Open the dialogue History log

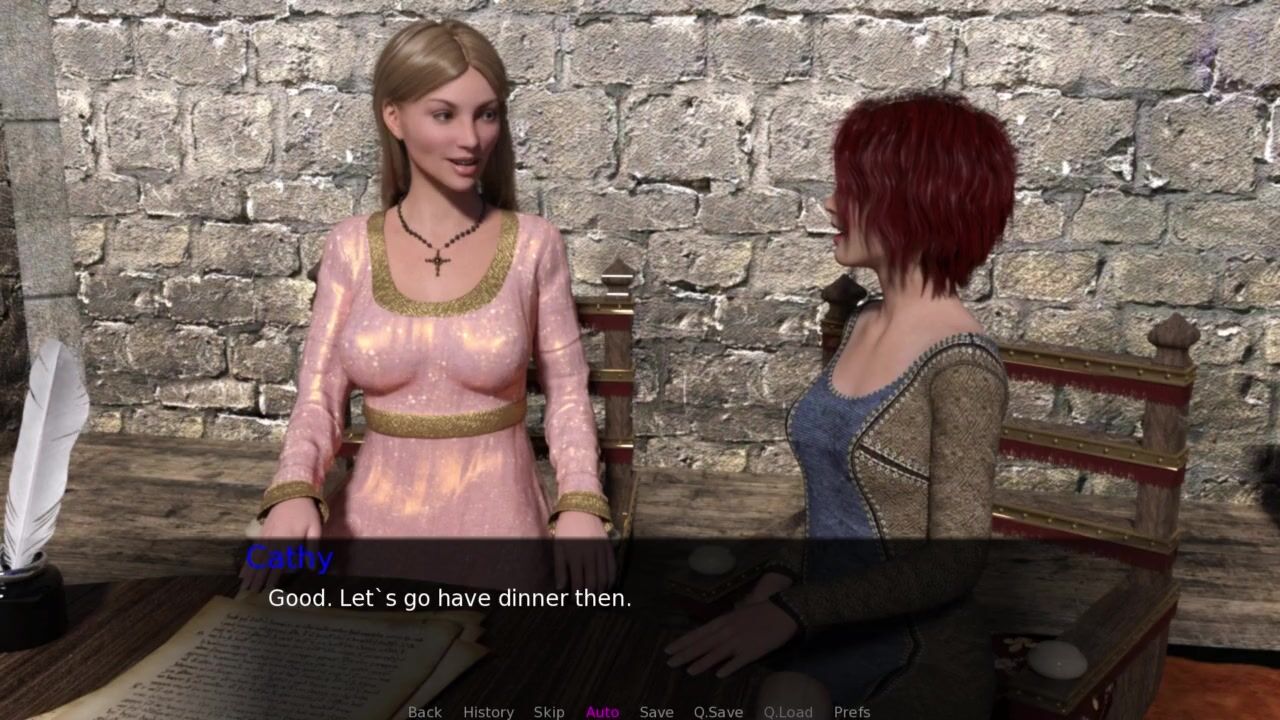coord(488,712)
